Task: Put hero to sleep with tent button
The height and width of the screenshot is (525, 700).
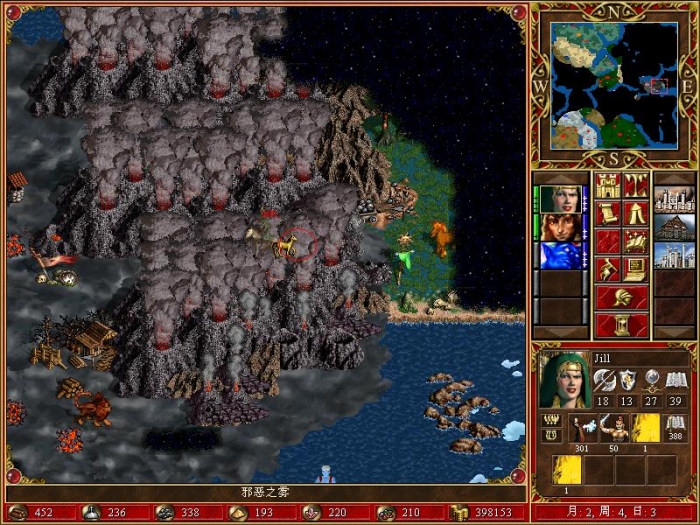Action: pyautogui.click(x=636, y=213)
